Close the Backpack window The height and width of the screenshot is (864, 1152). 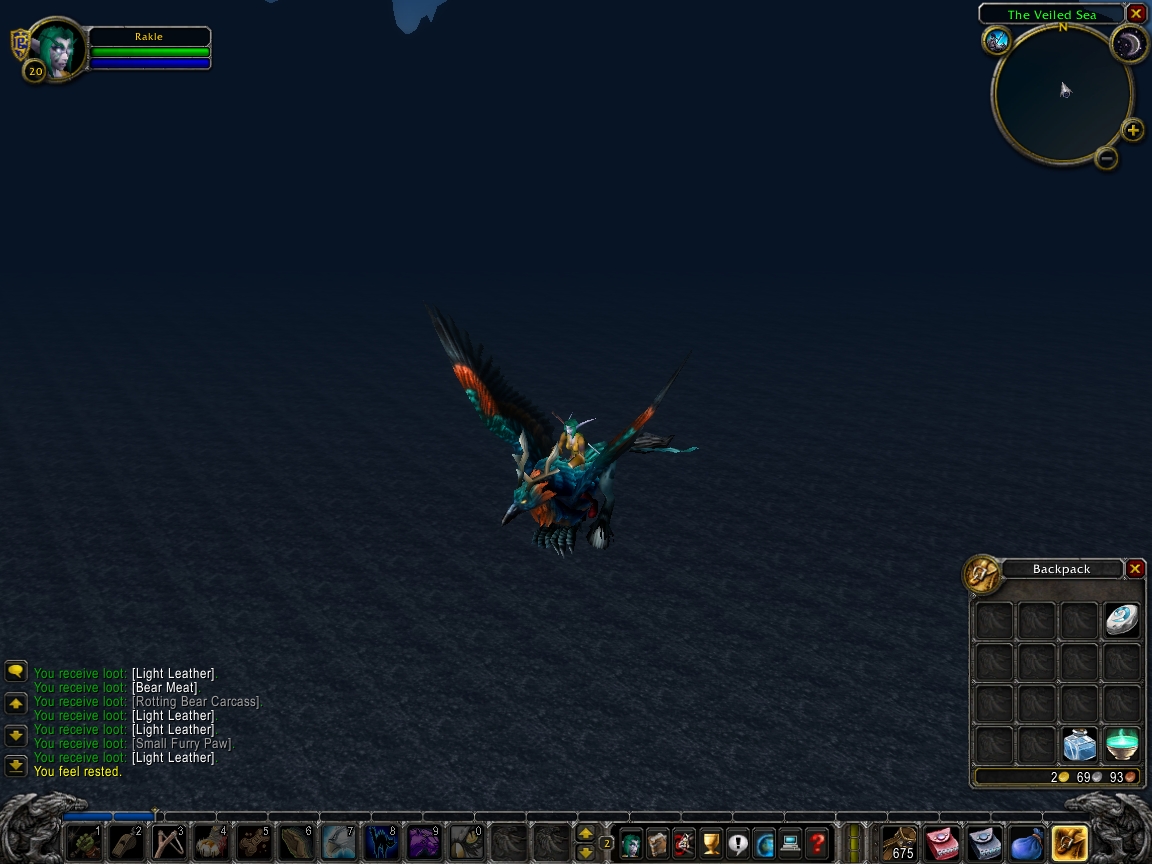[1135, 569]
